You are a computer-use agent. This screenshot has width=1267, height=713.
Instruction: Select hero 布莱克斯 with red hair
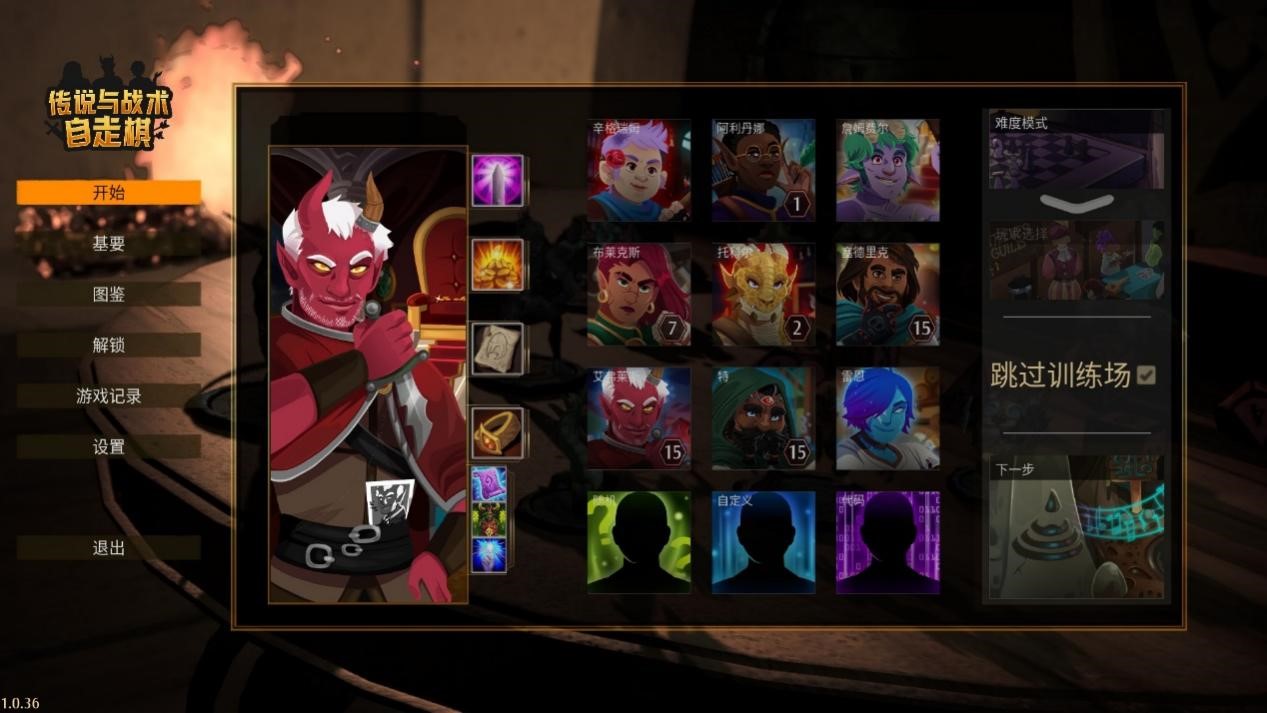pos(639,294)
